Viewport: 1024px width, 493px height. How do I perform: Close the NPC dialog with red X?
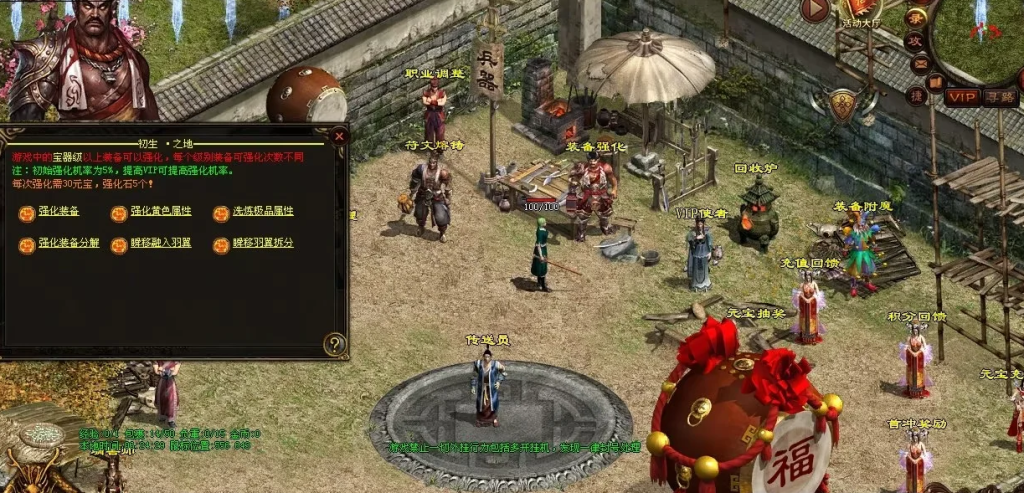click(x=339, y=136)
